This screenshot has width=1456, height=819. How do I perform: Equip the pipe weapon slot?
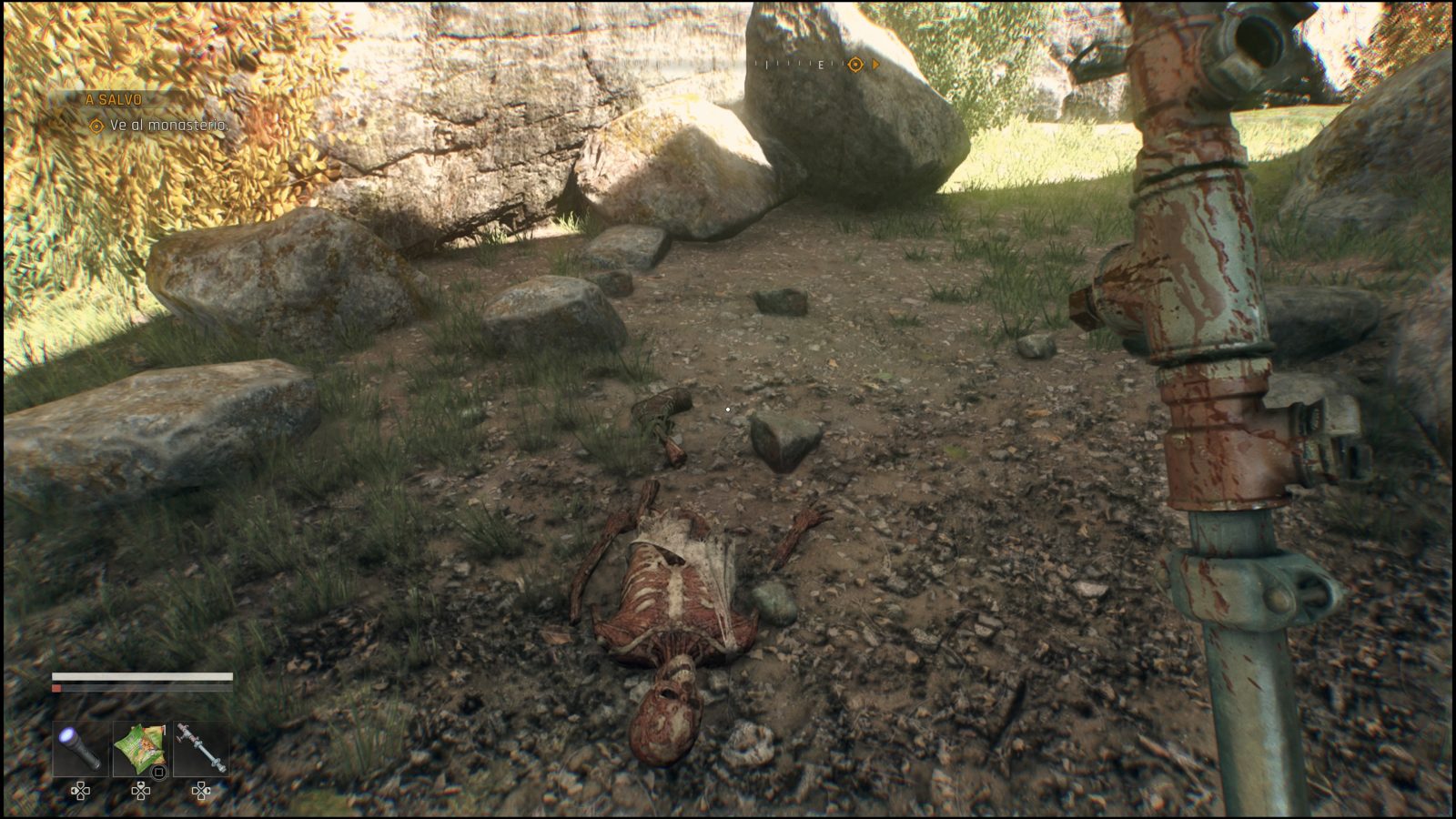[201, 749]
